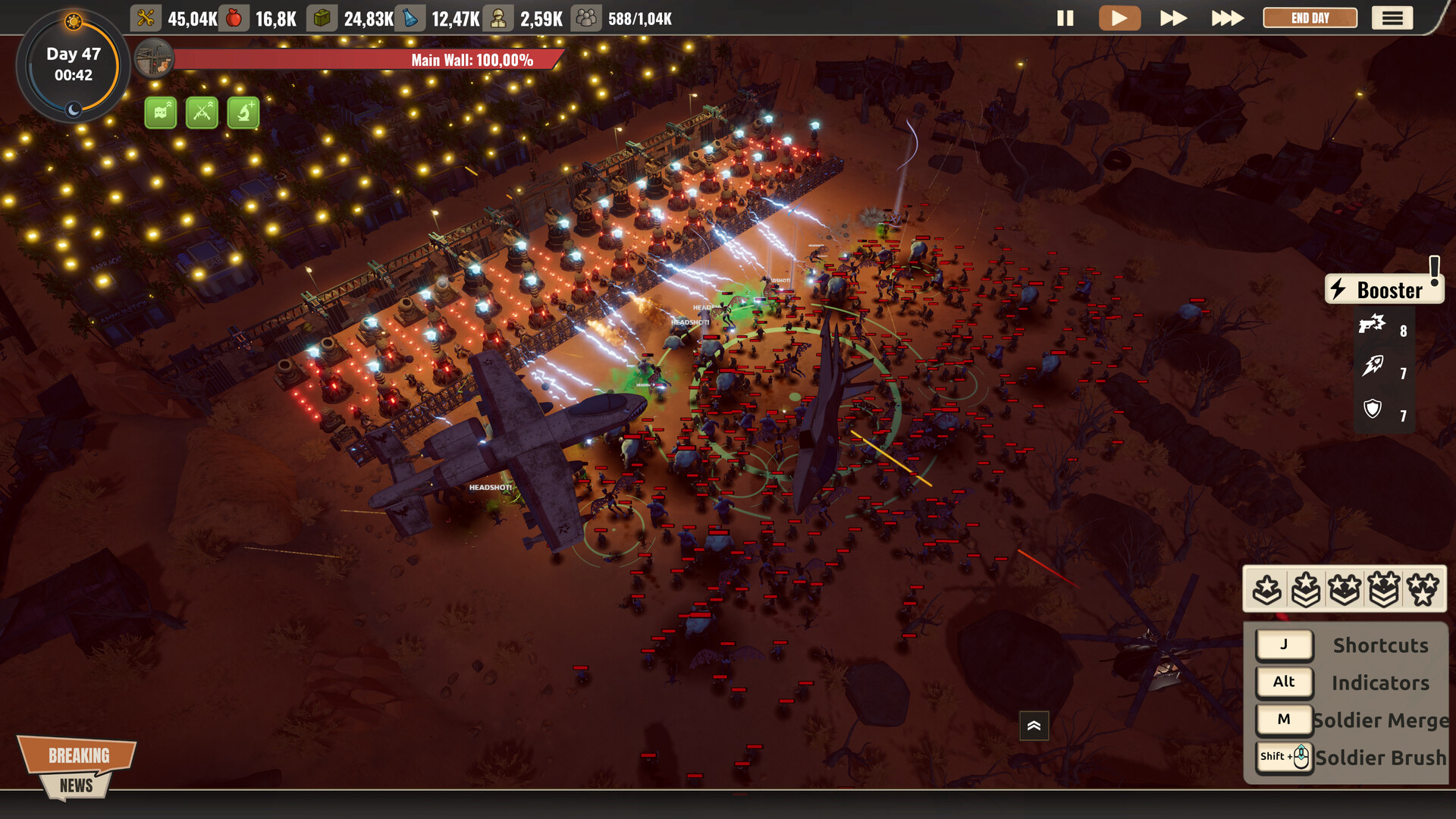Open the hamburger main menu

pyautogui.click(x=1392, y=18)
